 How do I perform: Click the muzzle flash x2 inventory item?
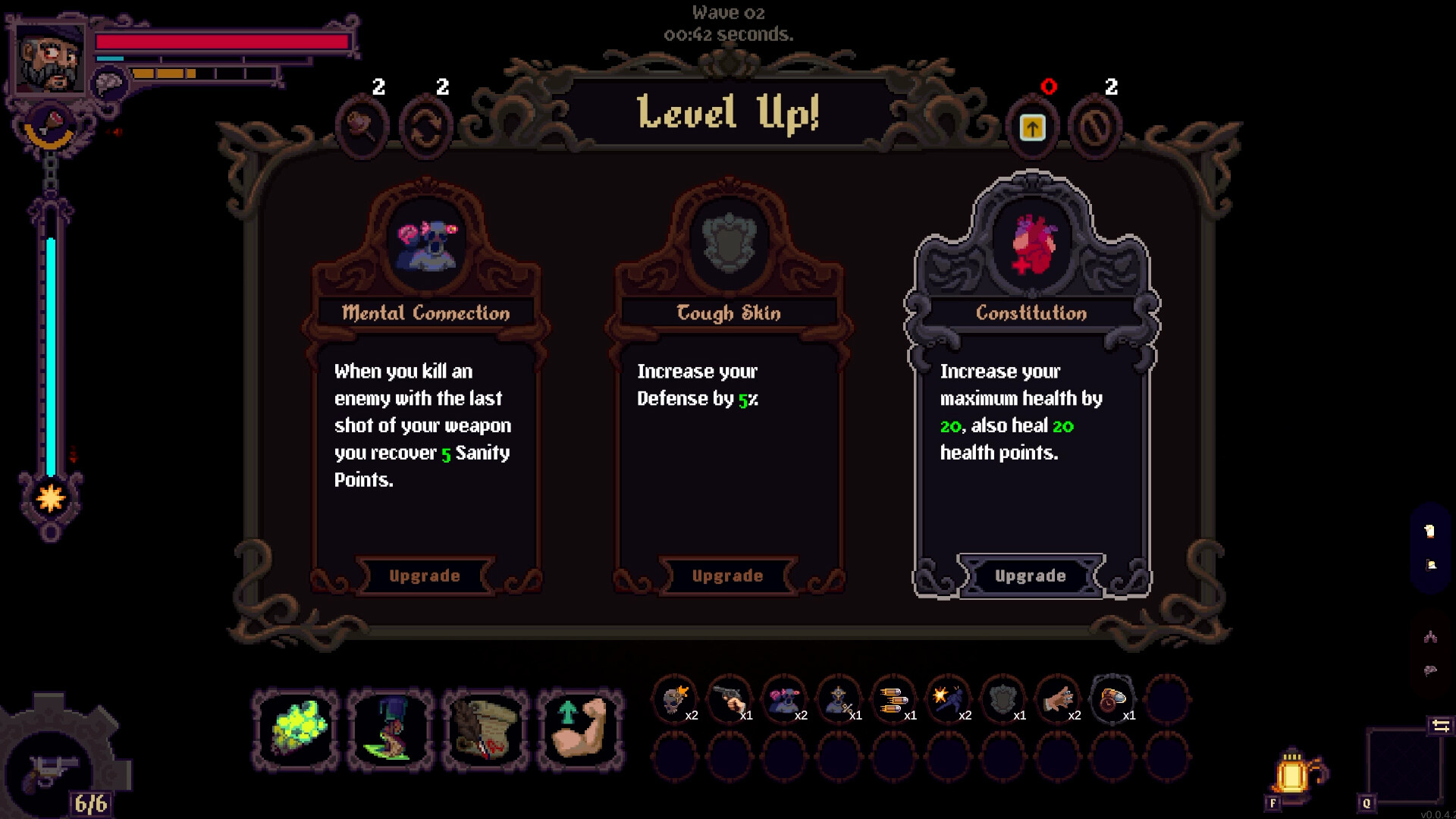[x=949, y=699]
